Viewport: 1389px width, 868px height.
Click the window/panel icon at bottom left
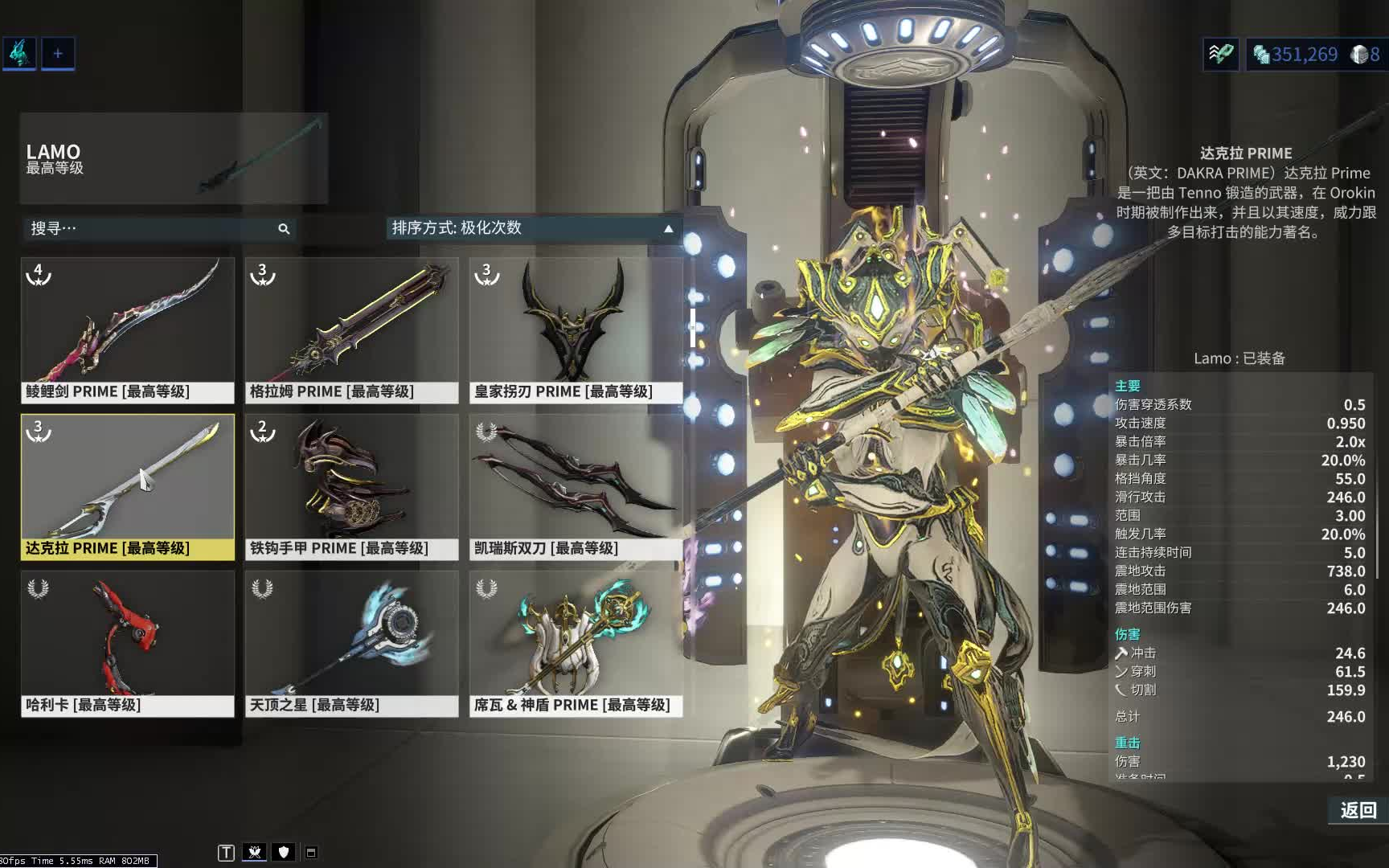311,852
